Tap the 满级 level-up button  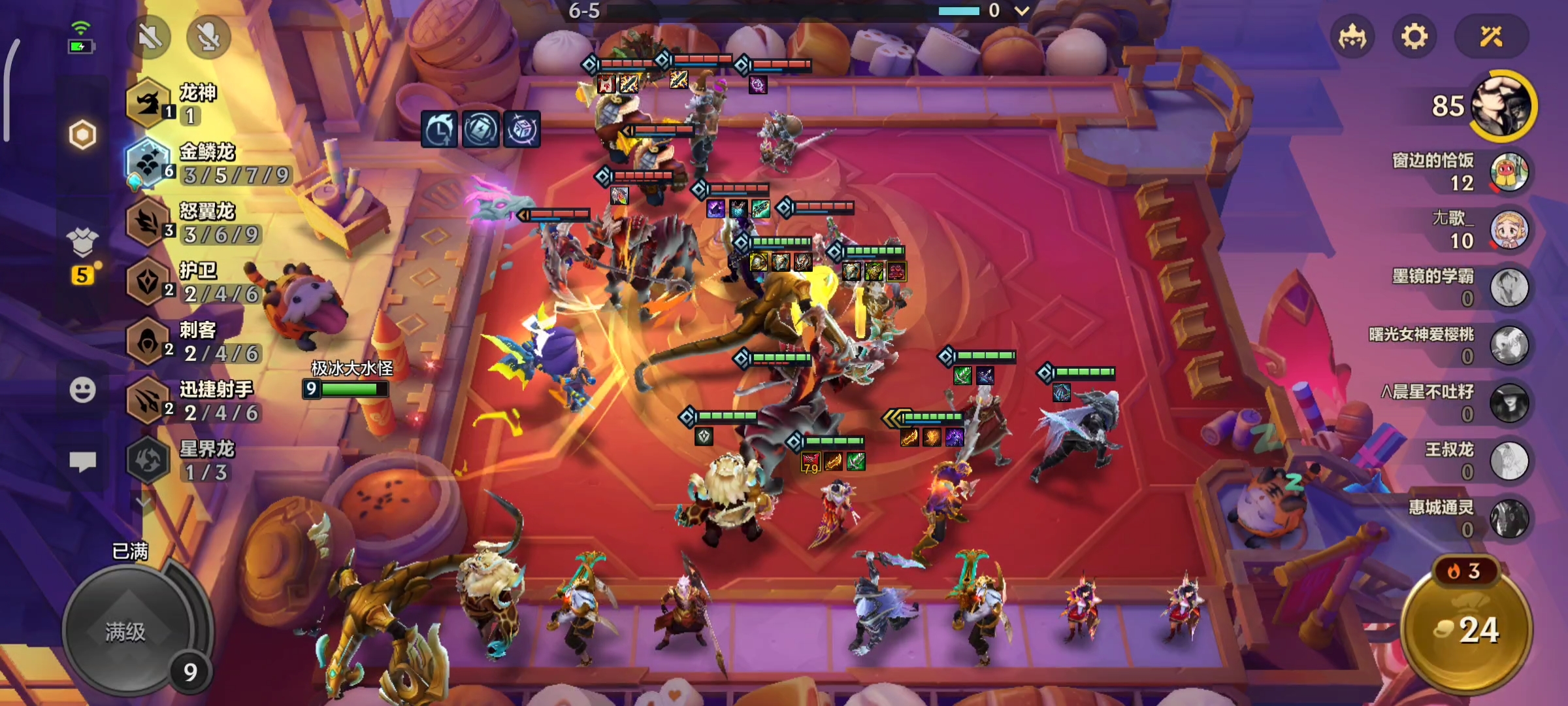point(126,631)
